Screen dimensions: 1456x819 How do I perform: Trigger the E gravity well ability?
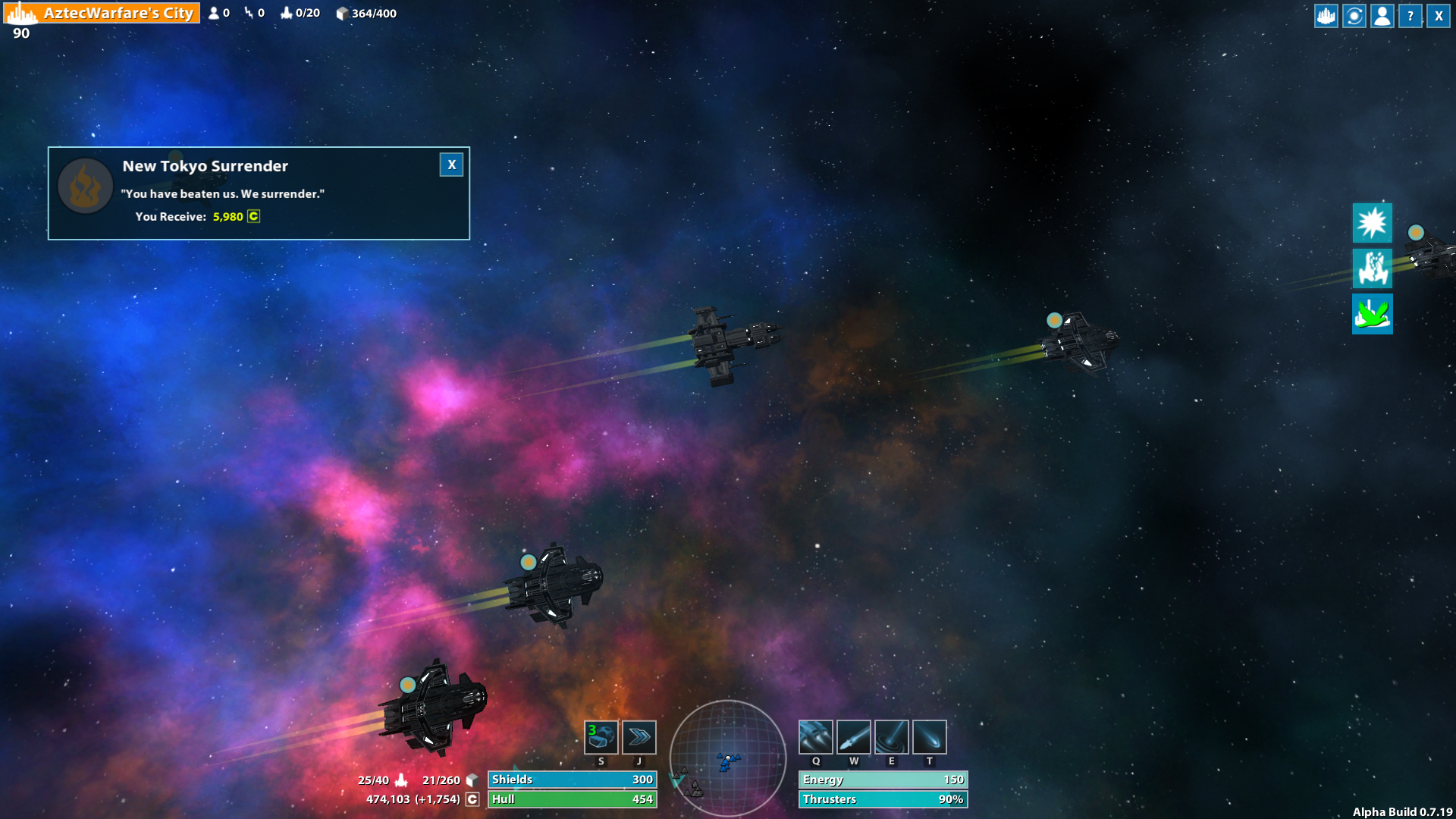point(892,736)
